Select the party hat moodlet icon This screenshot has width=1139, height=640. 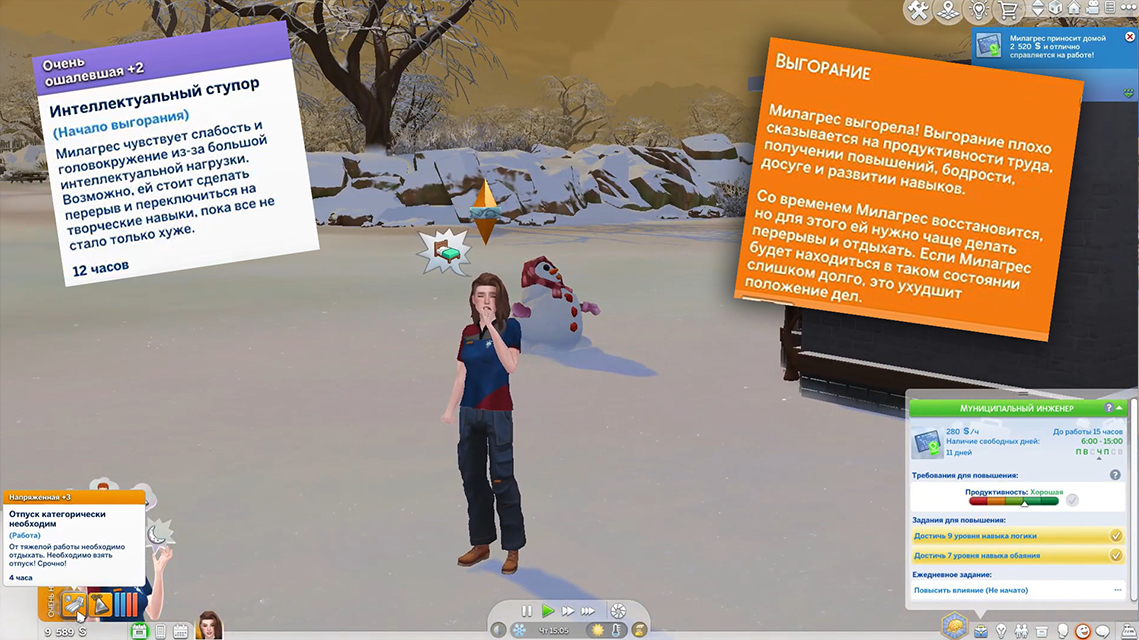pos(100,605)
